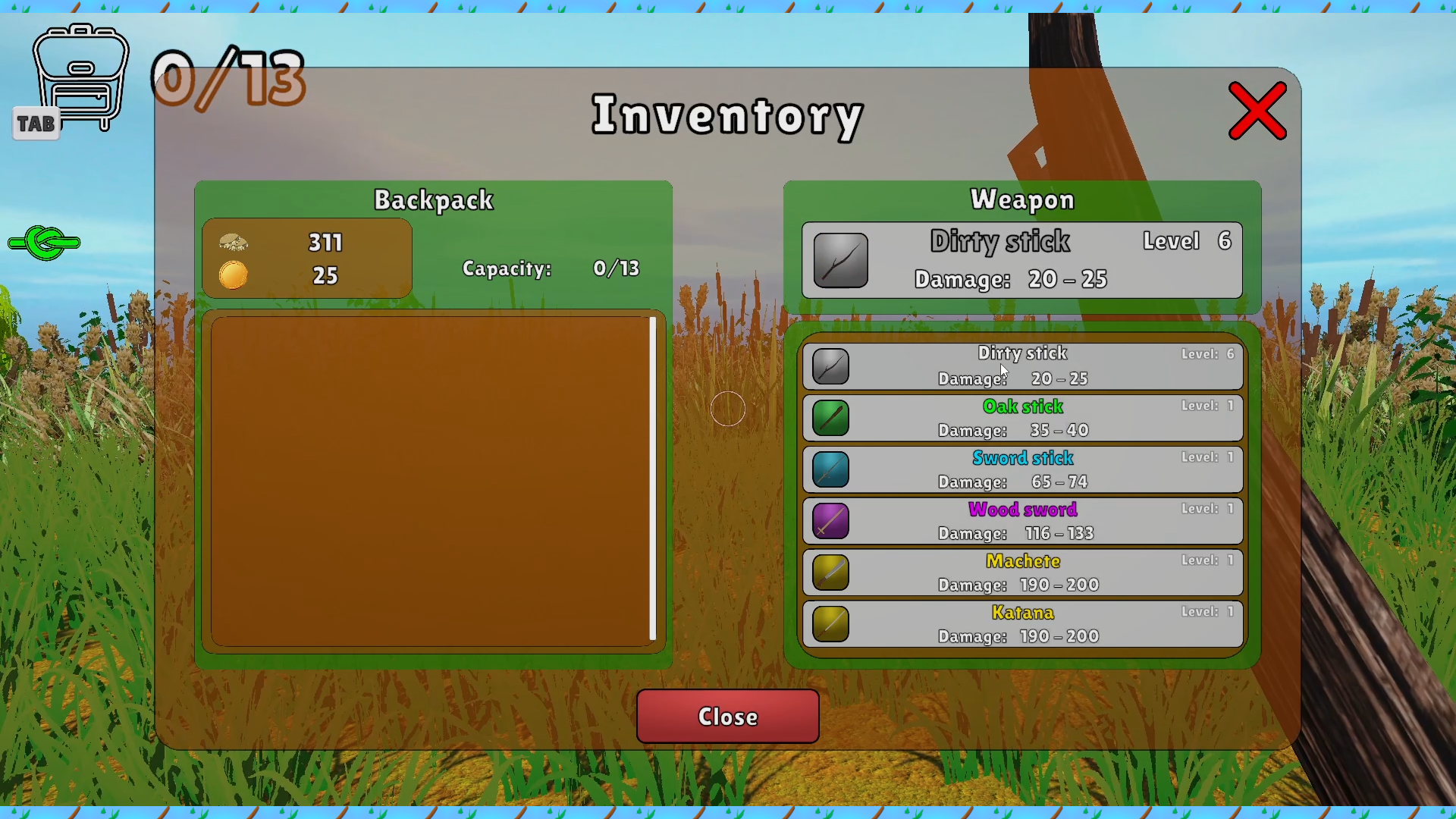Select the Oak stick weapon icon
Screen dimensions: 1456x819
point(830,418)
